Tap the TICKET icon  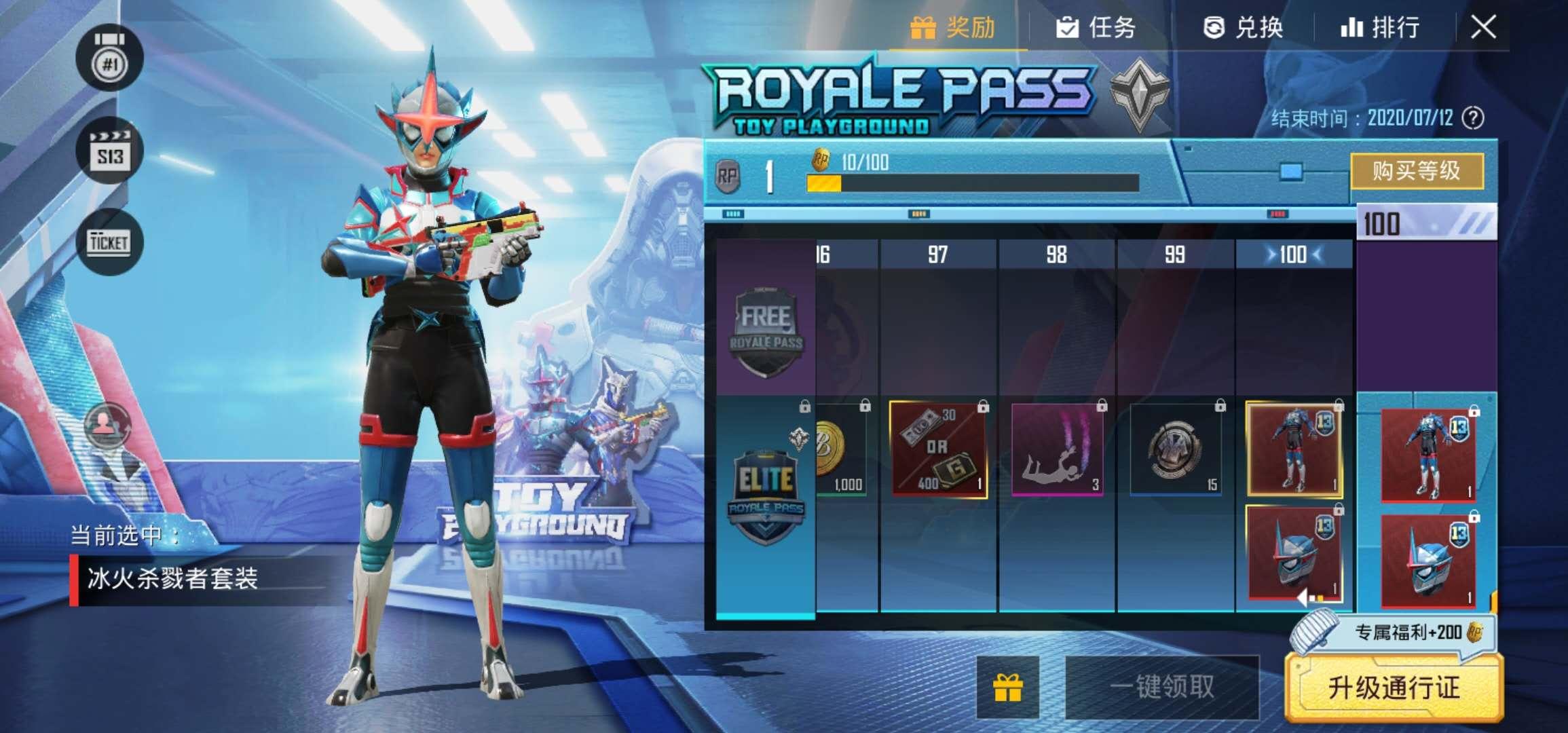tap(109, 242)
